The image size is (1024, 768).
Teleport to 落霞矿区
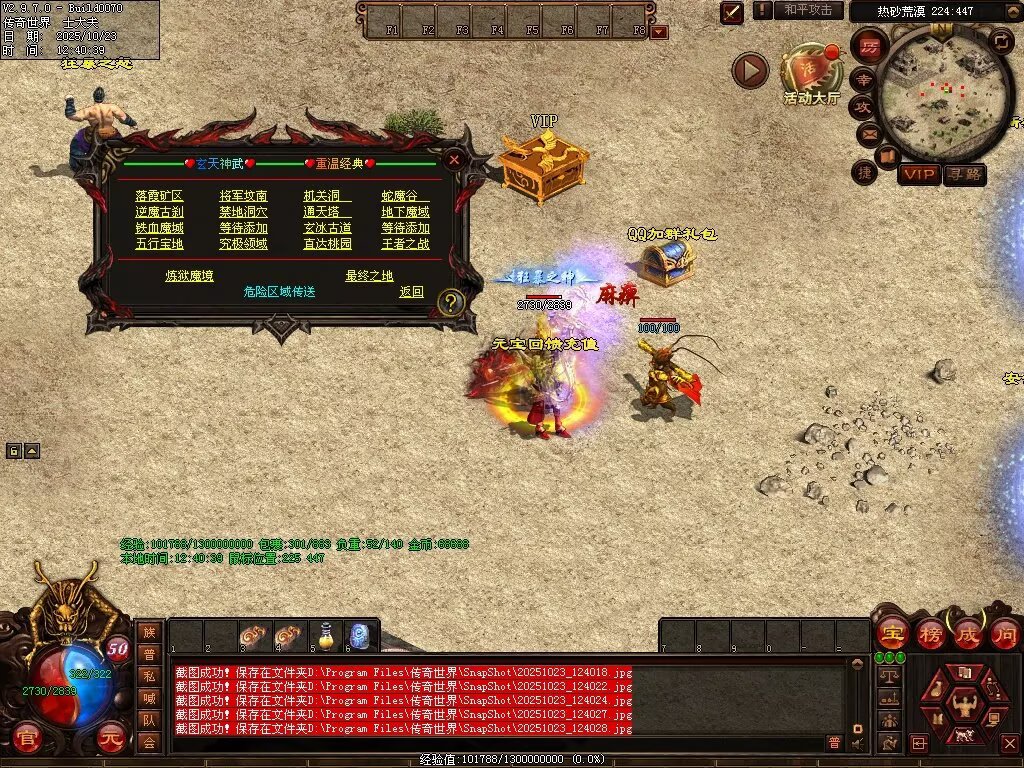[x=159, y=196]
